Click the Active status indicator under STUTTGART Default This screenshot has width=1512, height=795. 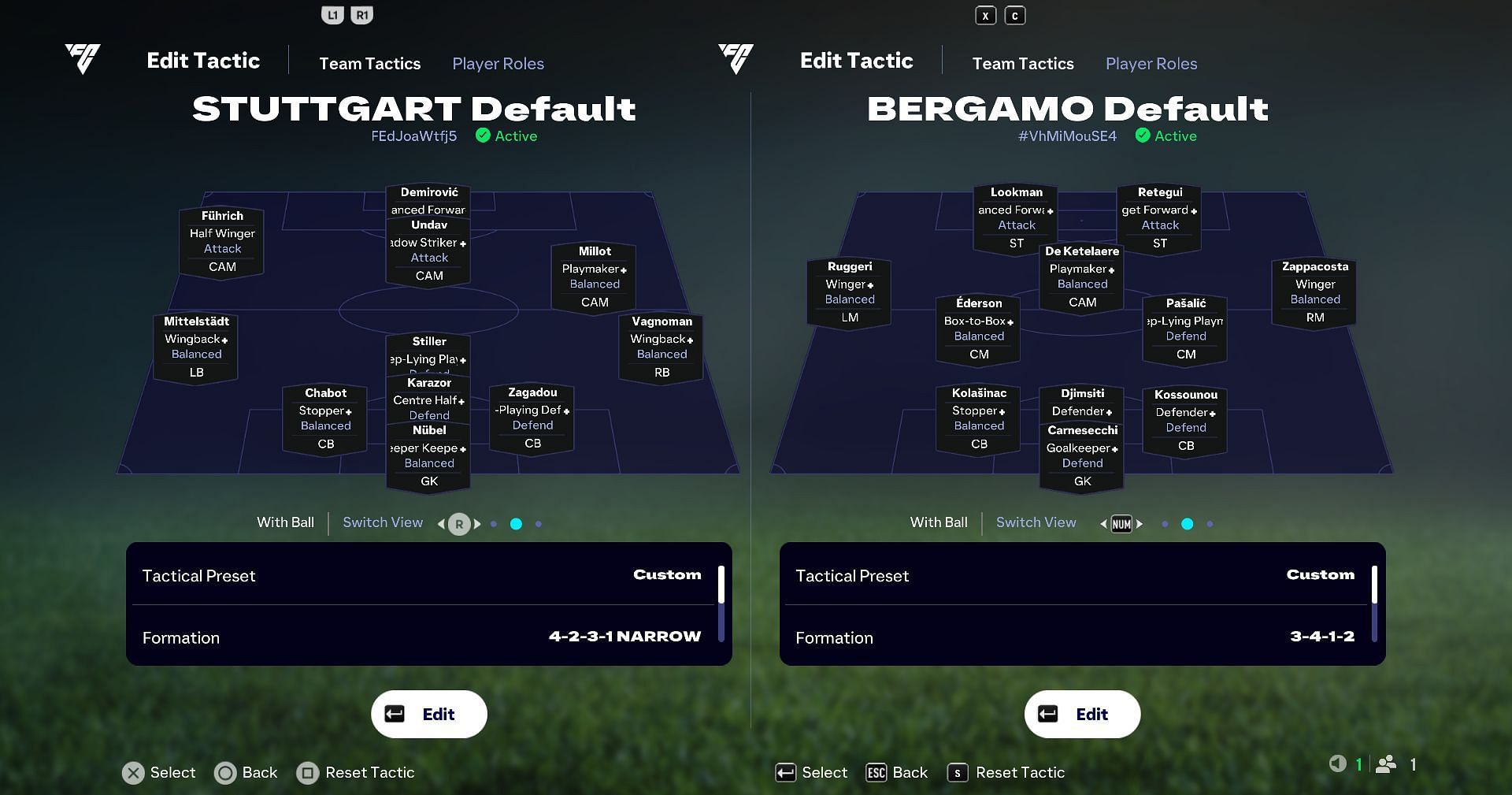tap(506, 136)
